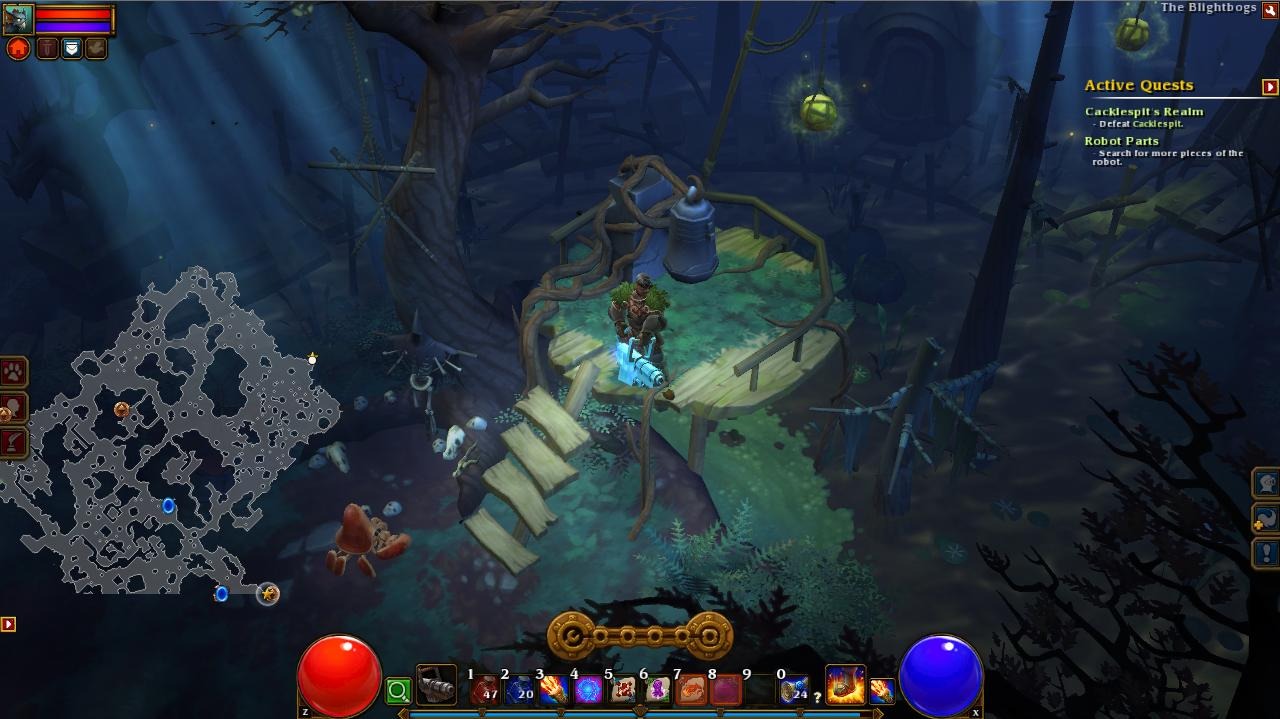This screenshot has height=719, width=1280.
Task: Activate the purple orb skill in slot 4
Action: 589,690
